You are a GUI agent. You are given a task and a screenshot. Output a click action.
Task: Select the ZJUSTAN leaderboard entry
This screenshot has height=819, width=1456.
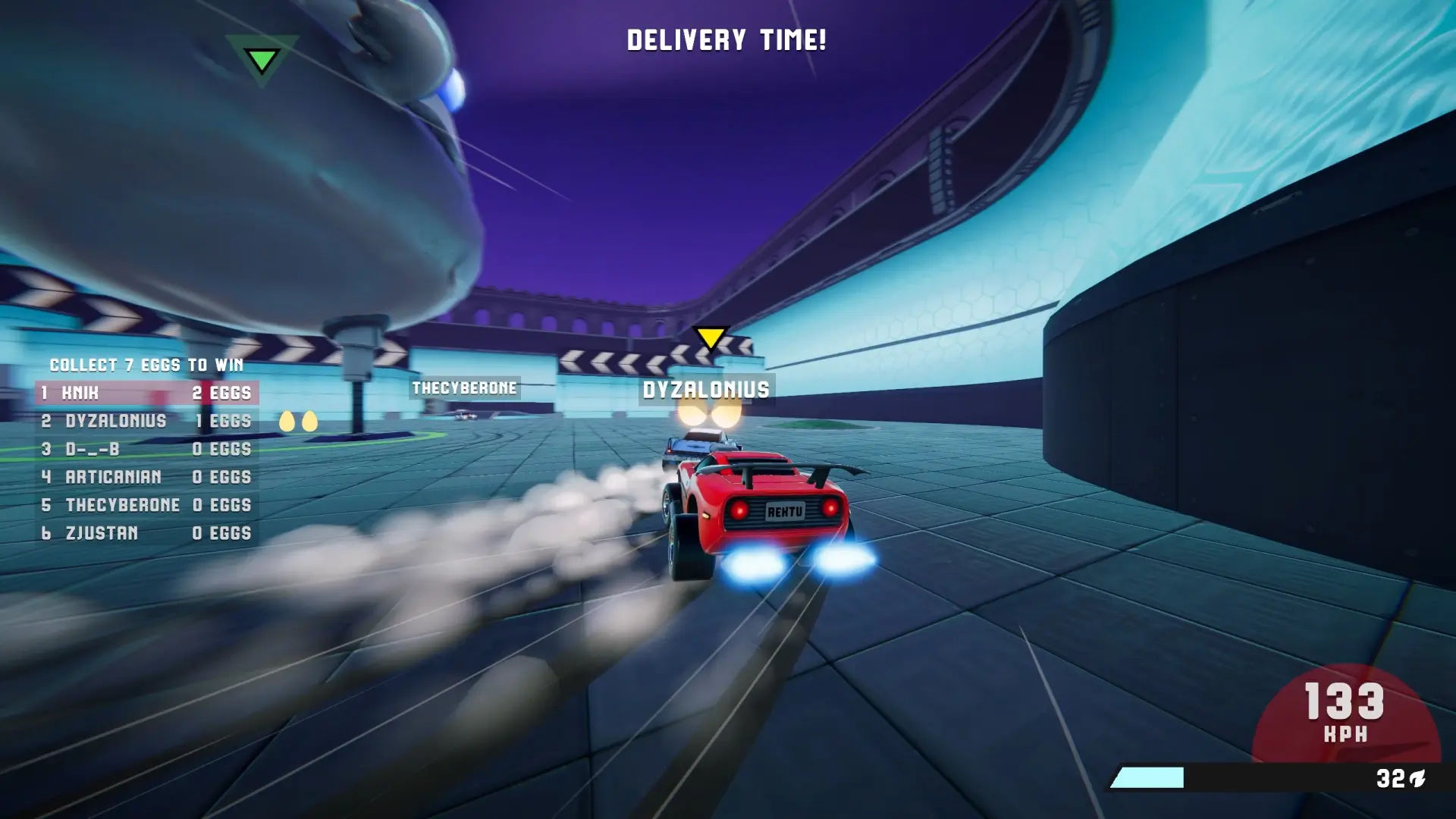pos(146,533)
